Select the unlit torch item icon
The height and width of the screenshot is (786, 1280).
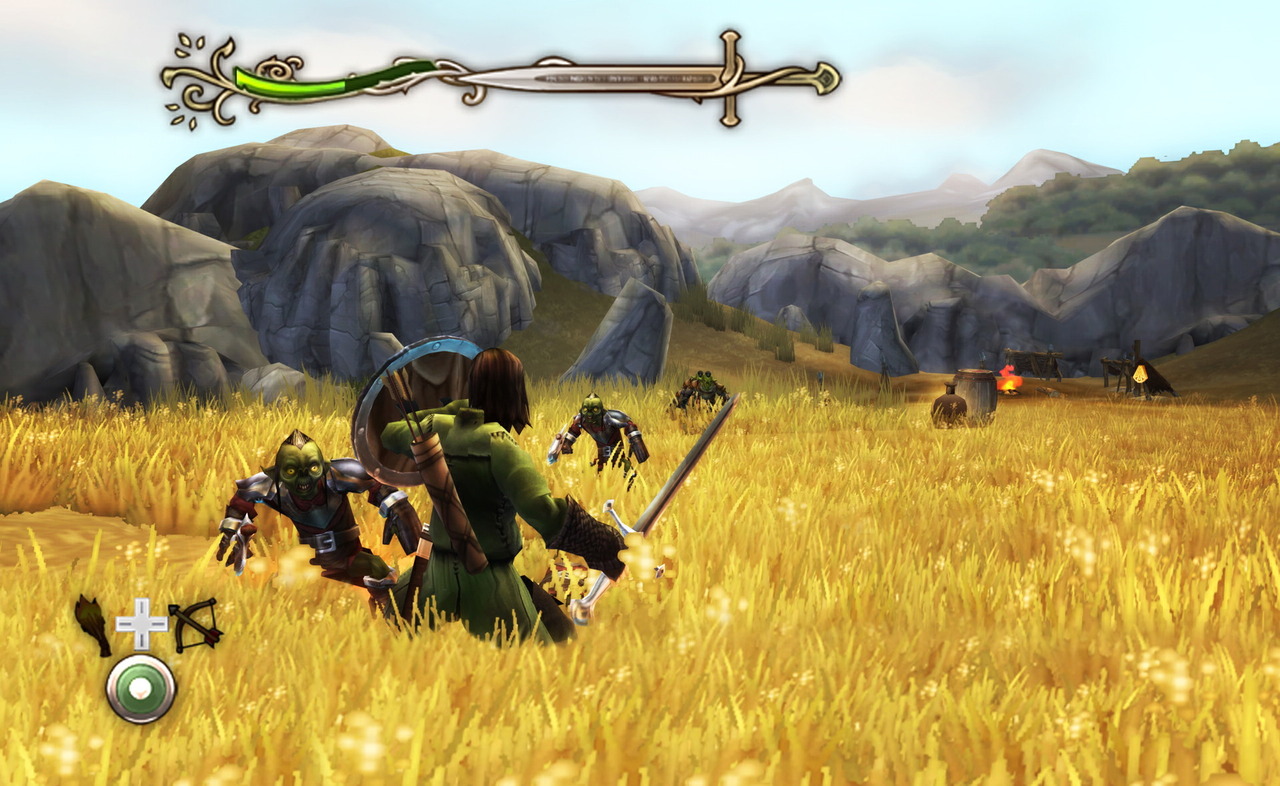point(93,625)
